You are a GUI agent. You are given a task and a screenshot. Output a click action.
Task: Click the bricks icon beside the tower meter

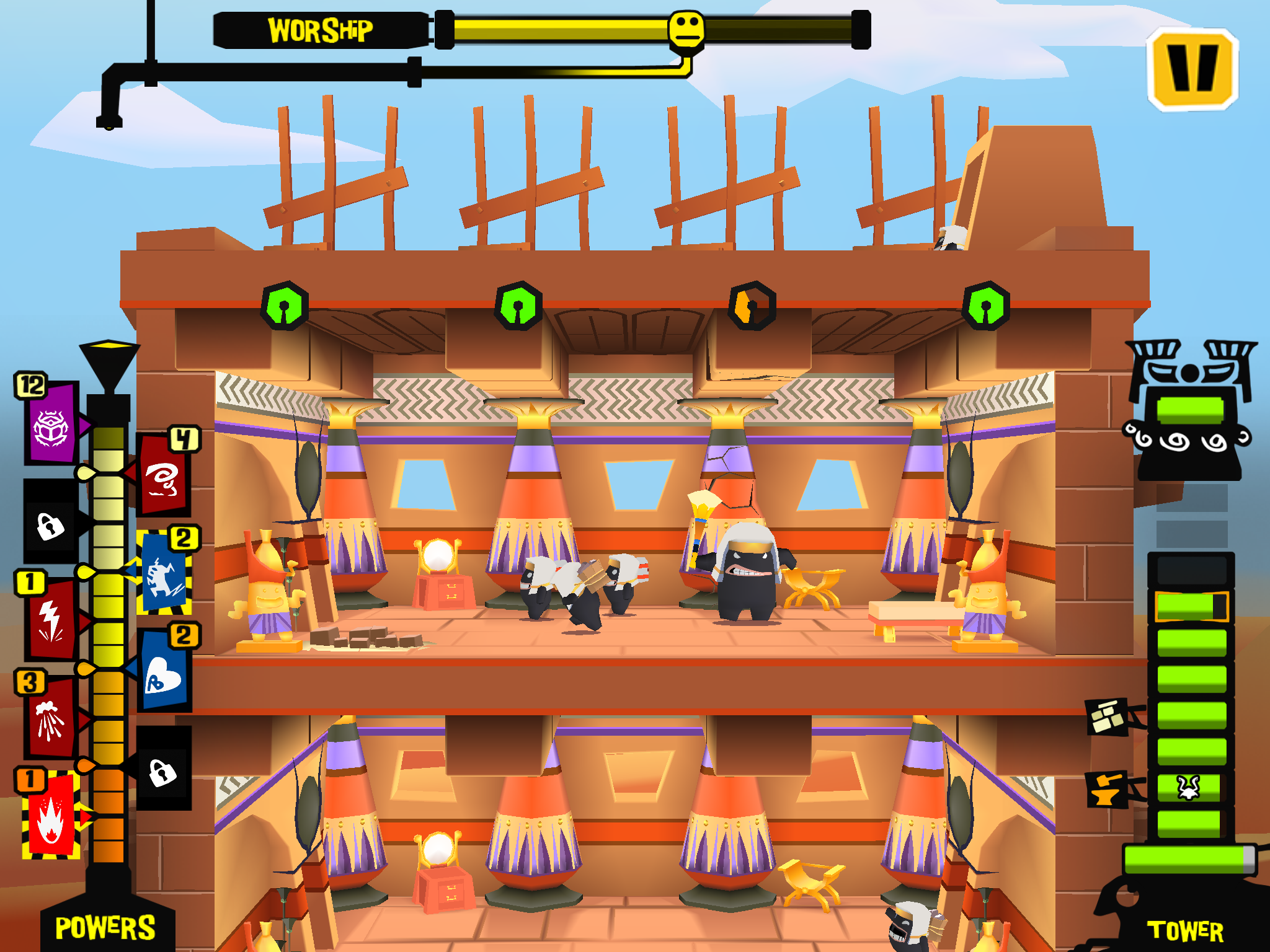coord(1108,717)
